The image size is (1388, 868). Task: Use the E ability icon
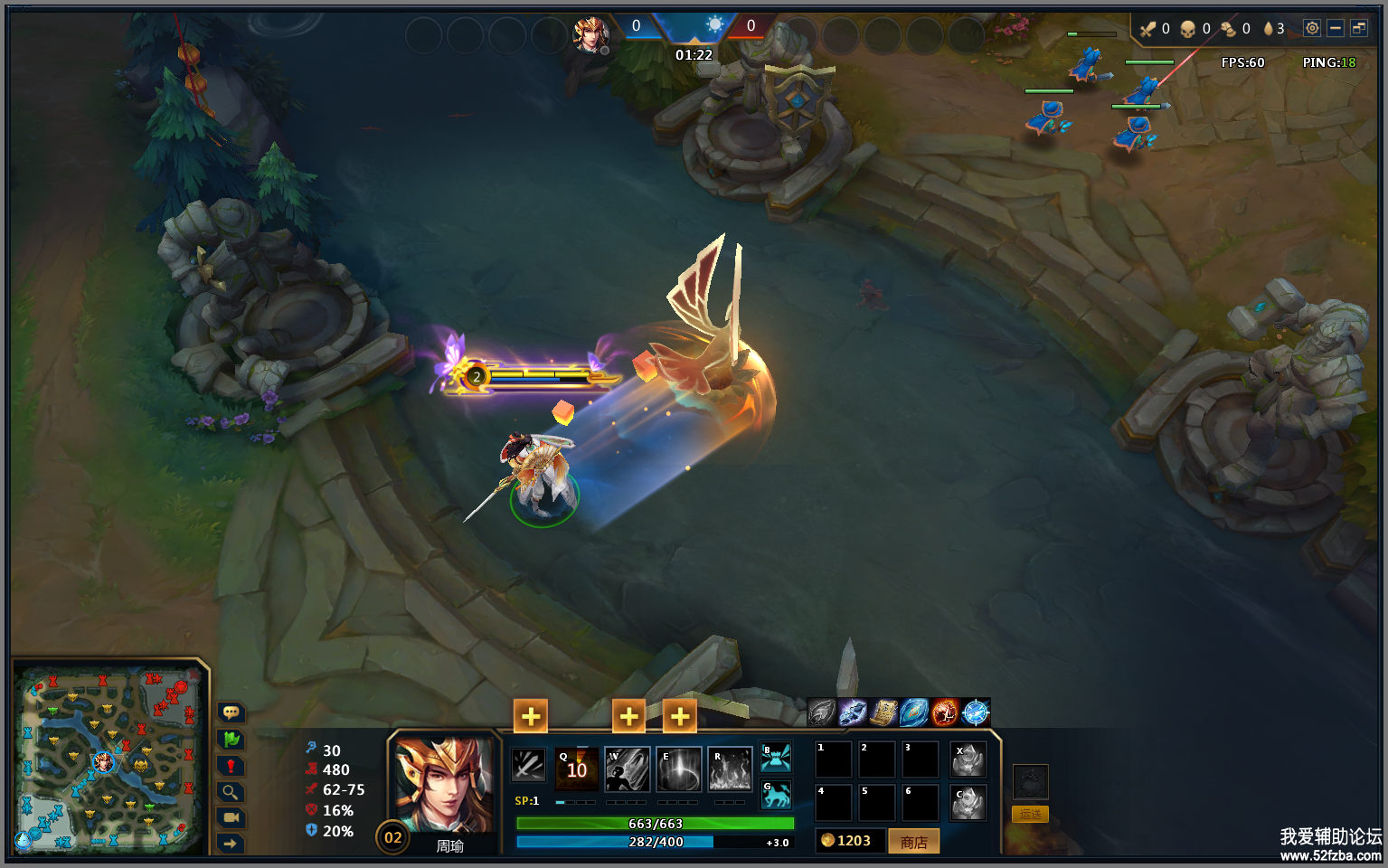point(679,769)
